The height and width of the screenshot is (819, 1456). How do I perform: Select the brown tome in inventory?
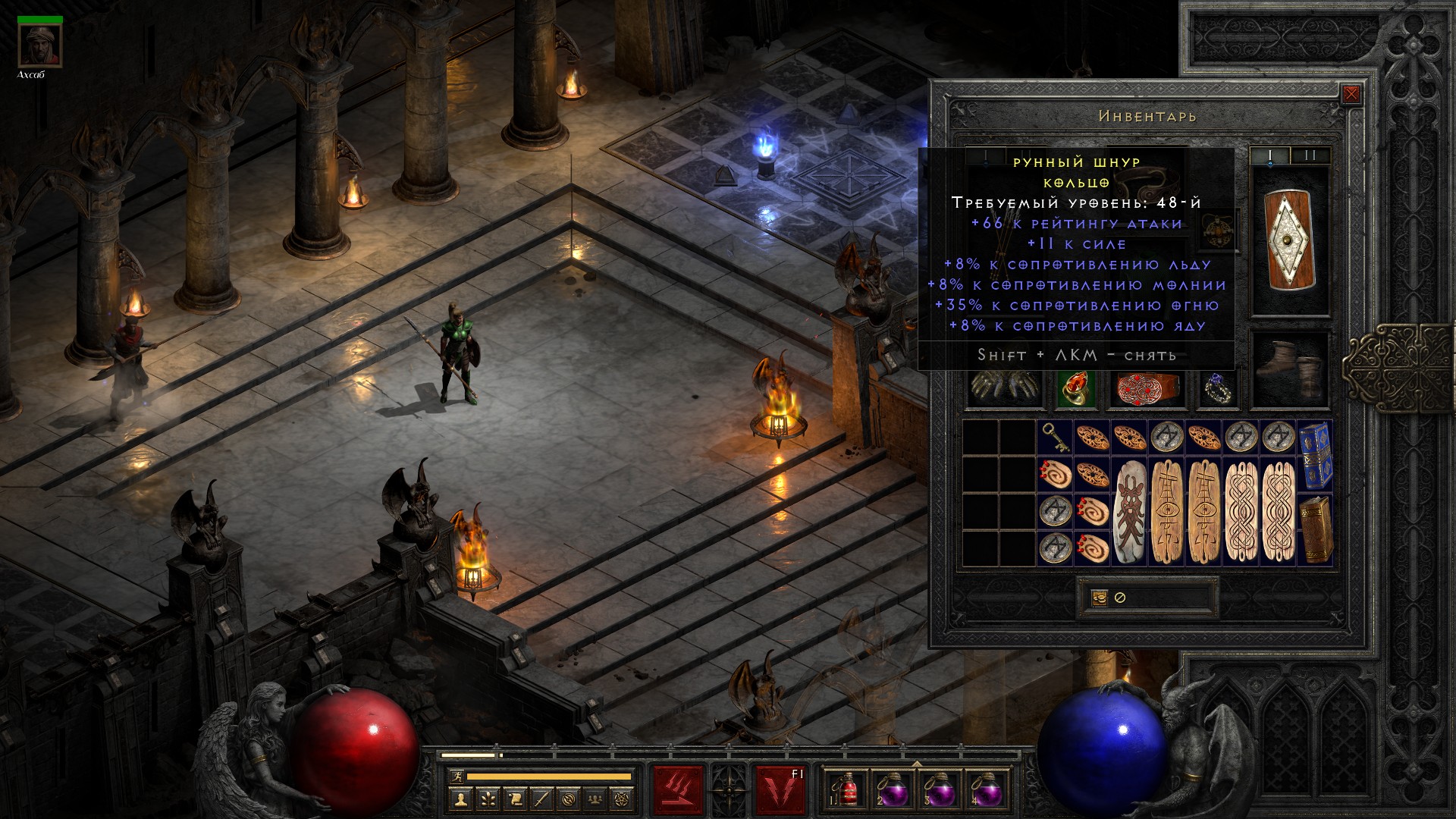1315,529
